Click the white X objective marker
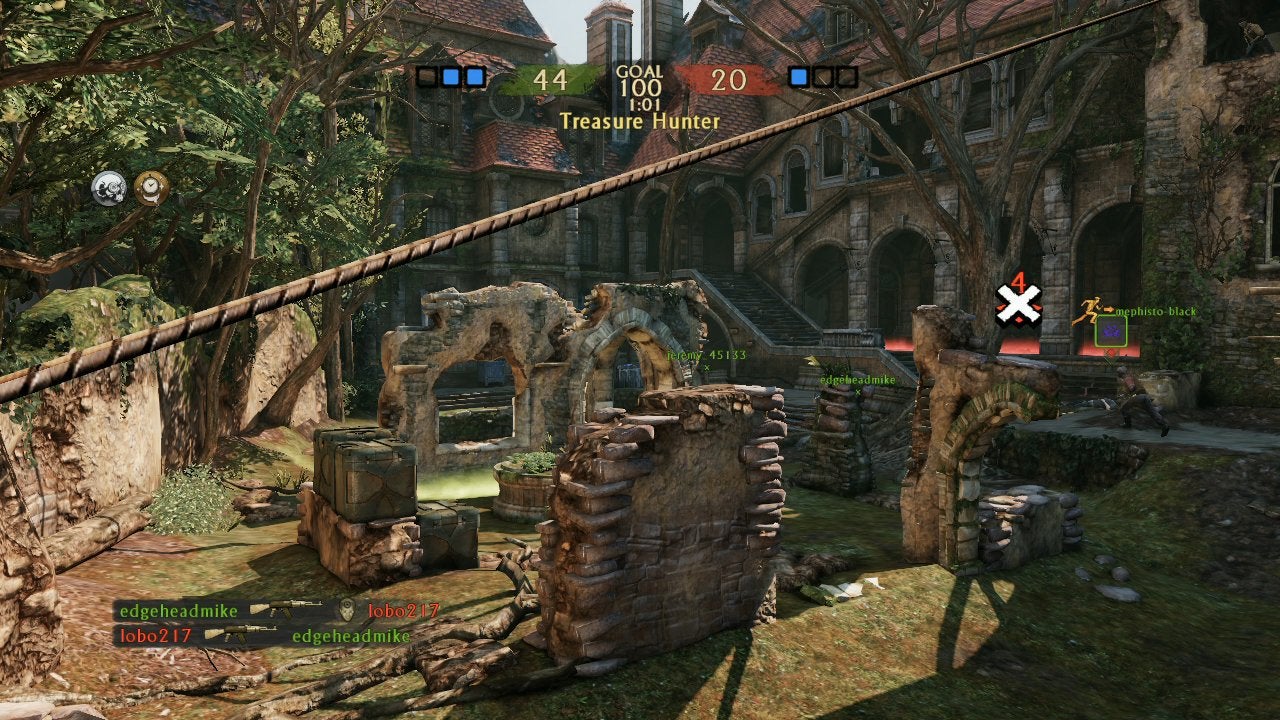The width and height of the screenshot is (1280, 720). (x=1018, y=304)
